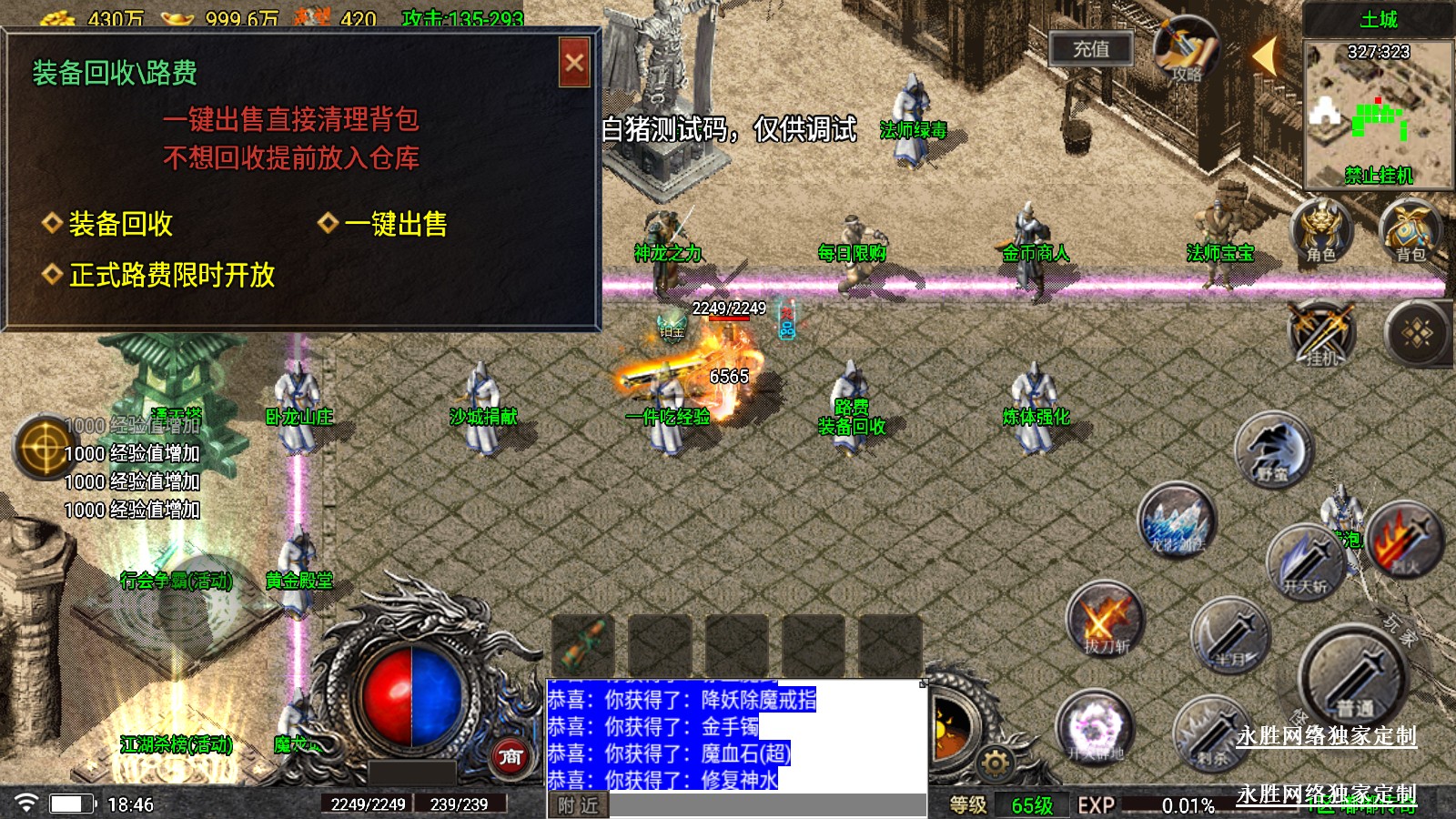The height and width of the screenshot is (819, 1456).
Task: Use the 烈火 flame sword skill
Action: [1405, 542]
